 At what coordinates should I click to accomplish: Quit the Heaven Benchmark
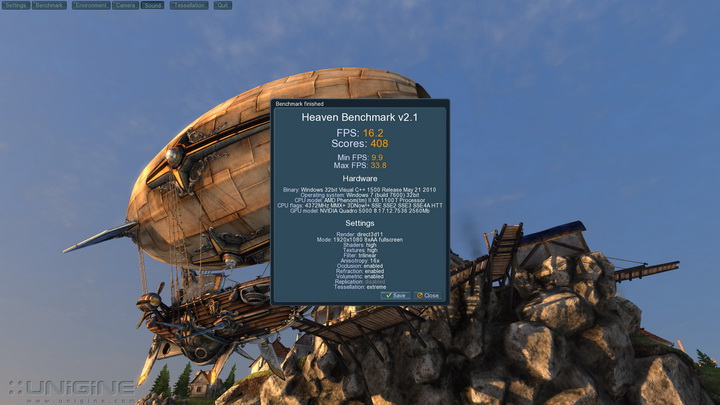(222, 5)
